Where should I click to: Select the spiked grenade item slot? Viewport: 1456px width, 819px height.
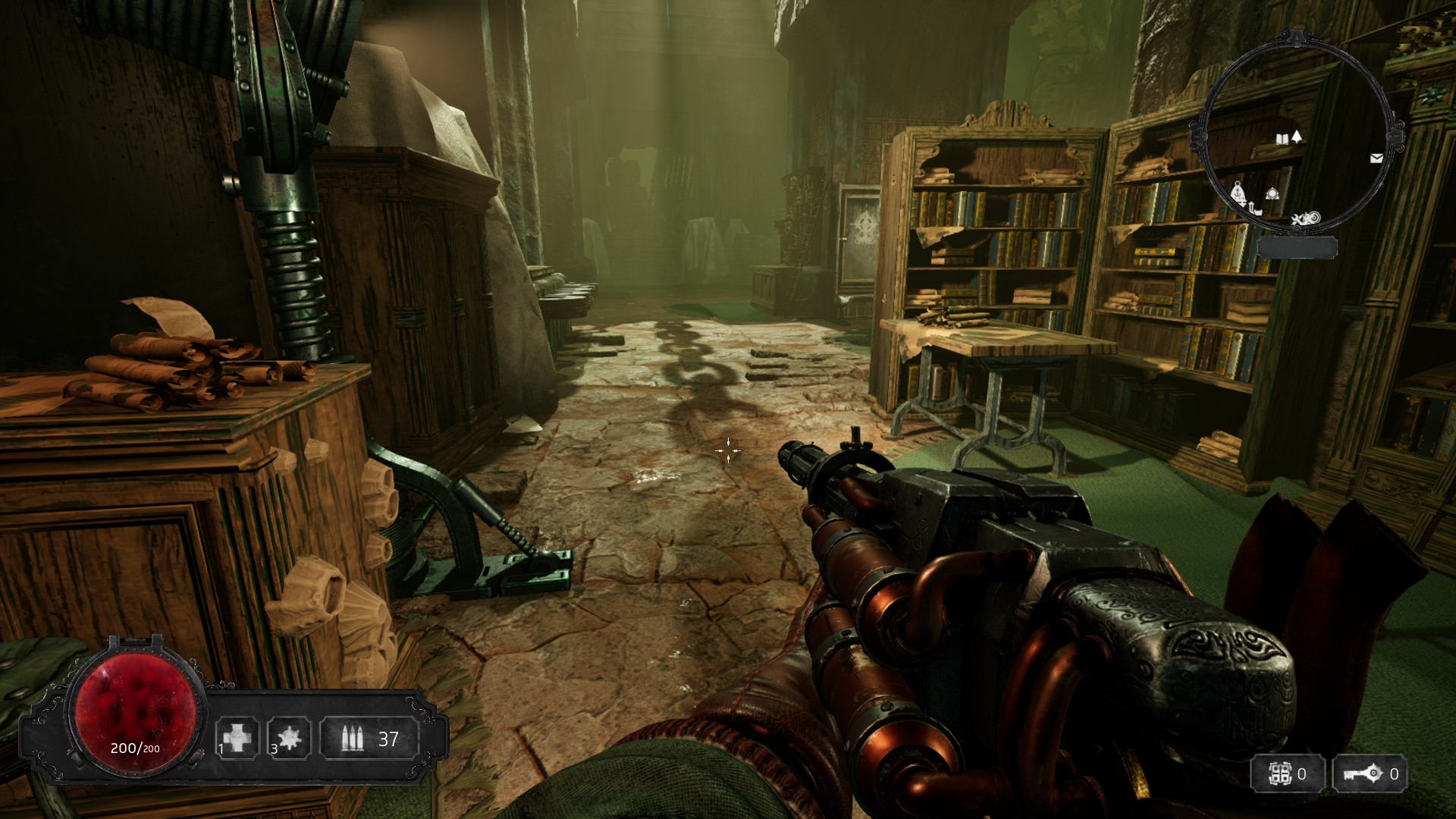coord(289,738)
